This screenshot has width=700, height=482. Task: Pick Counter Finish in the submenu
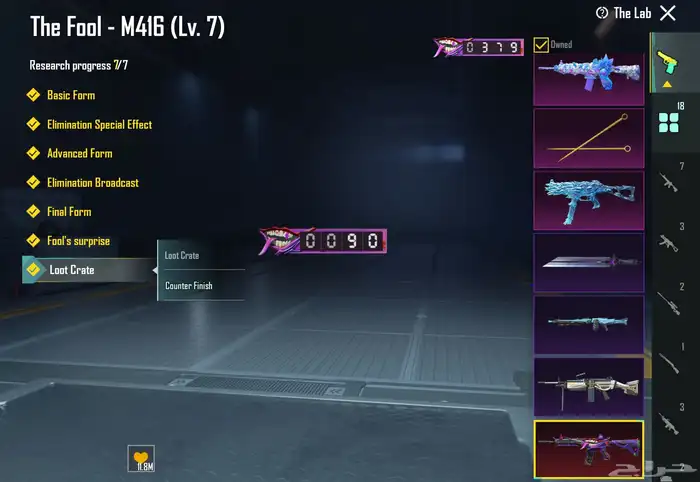pos(189,286)
